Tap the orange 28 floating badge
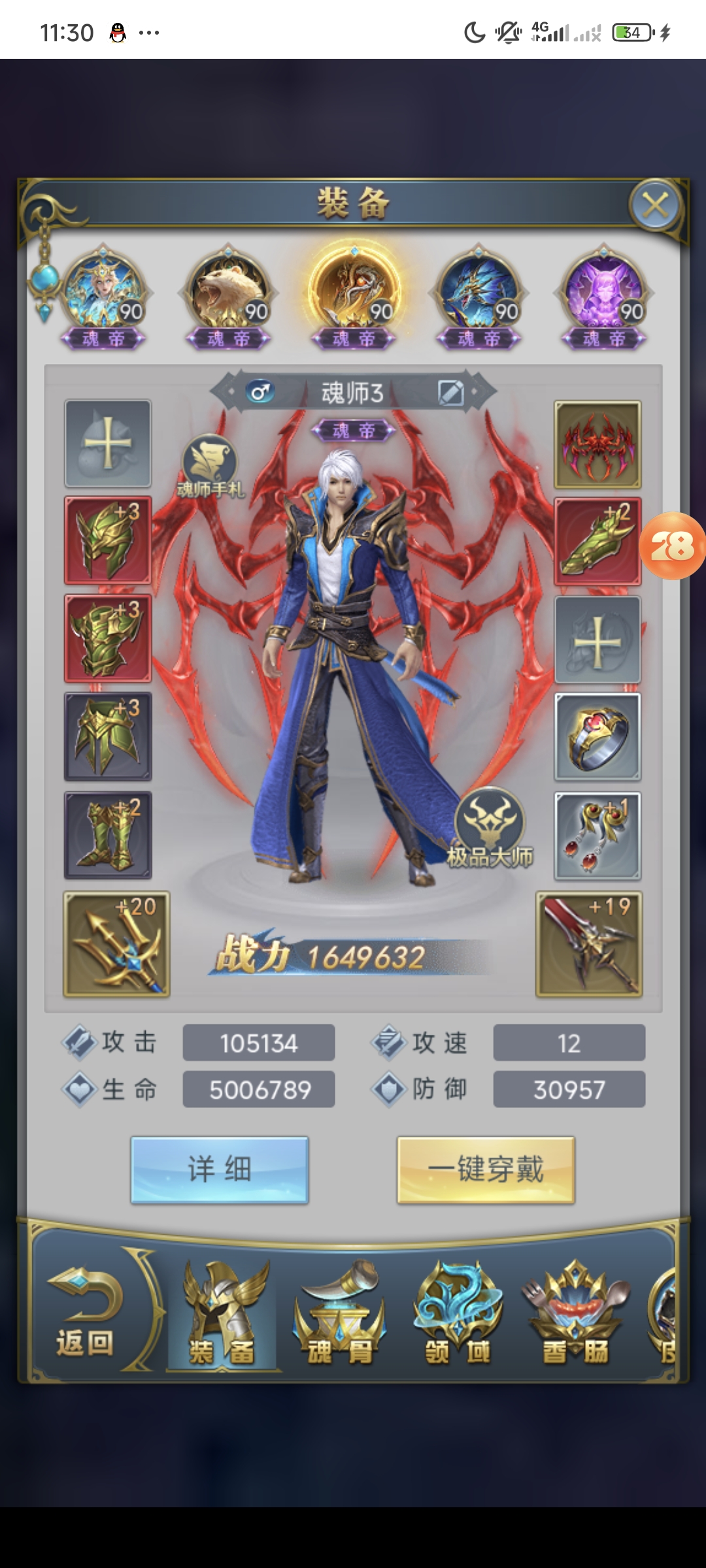 672,546
